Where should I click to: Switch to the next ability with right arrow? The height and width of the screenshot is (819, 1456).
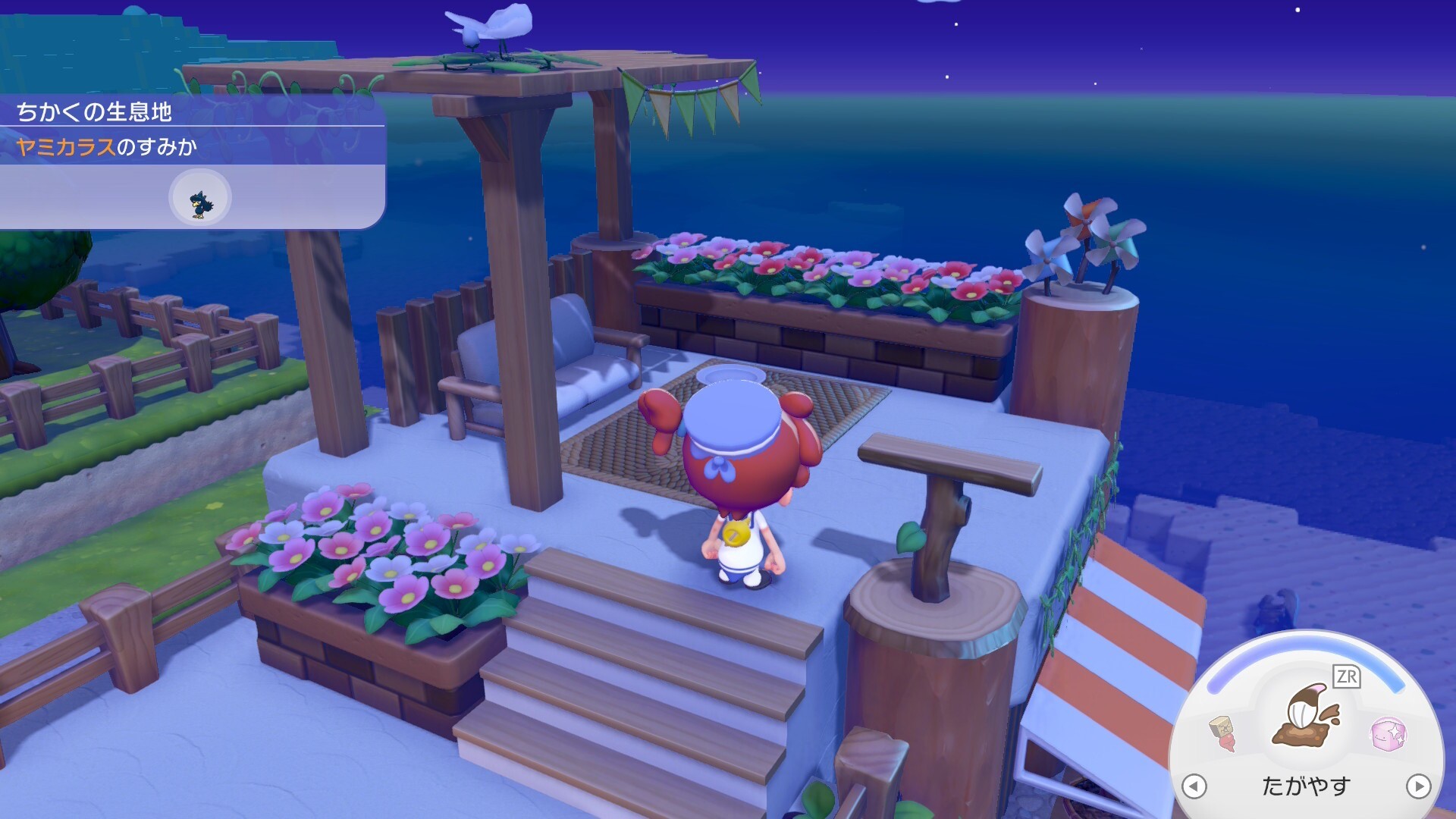(x=1418, y=786)
